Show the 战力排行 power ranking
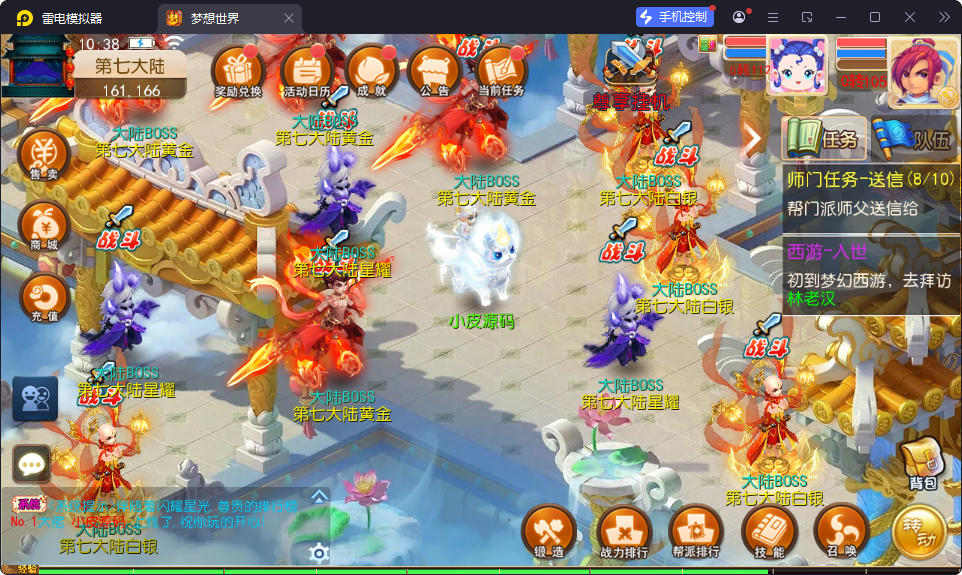962x575 pixels. [623, 531]
